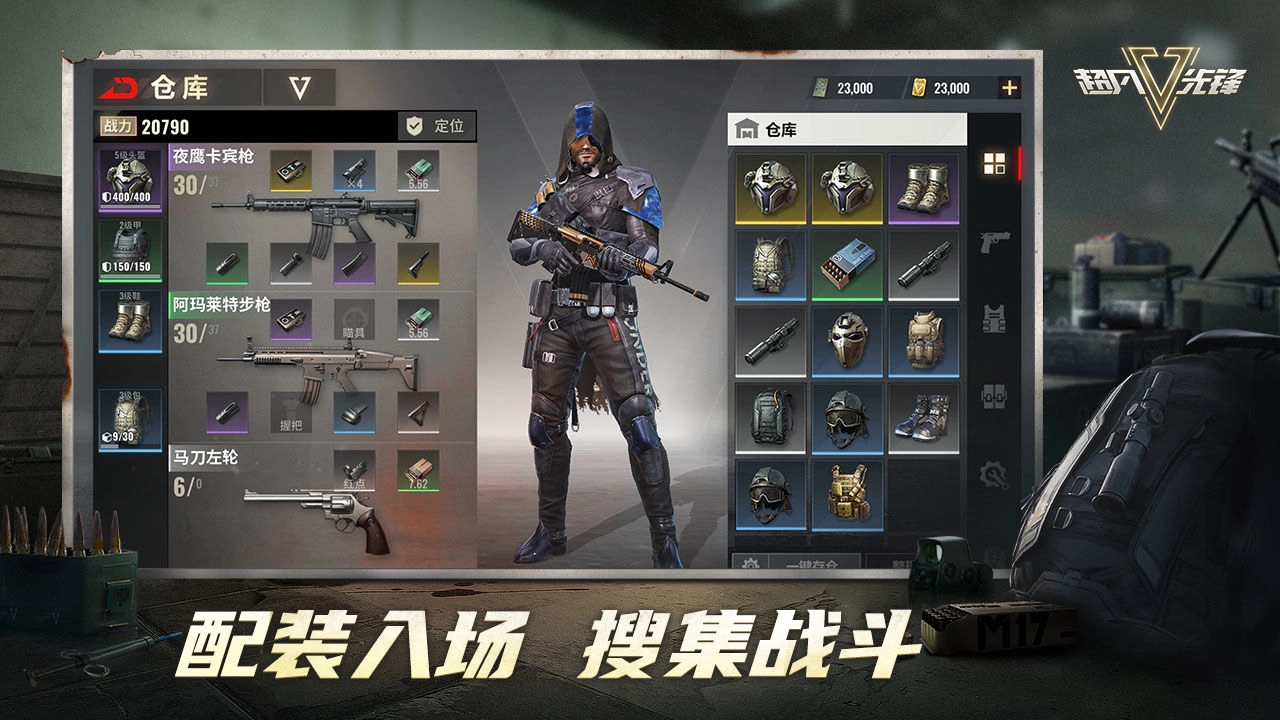Select the all-items grid category icon

[995, 162]
